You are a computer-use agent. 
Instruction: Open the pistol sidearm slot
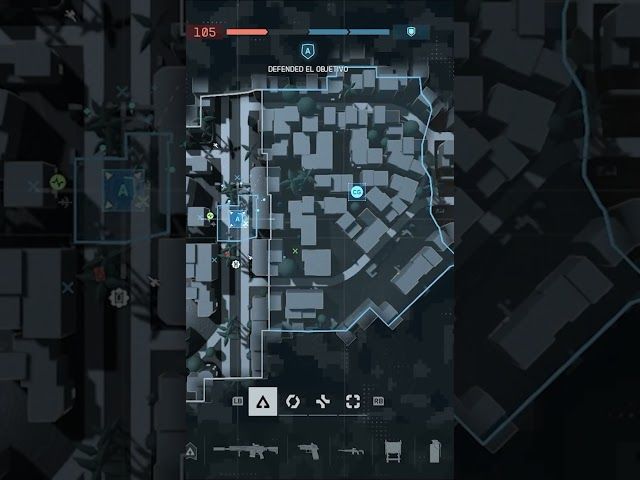coord(305,451)
